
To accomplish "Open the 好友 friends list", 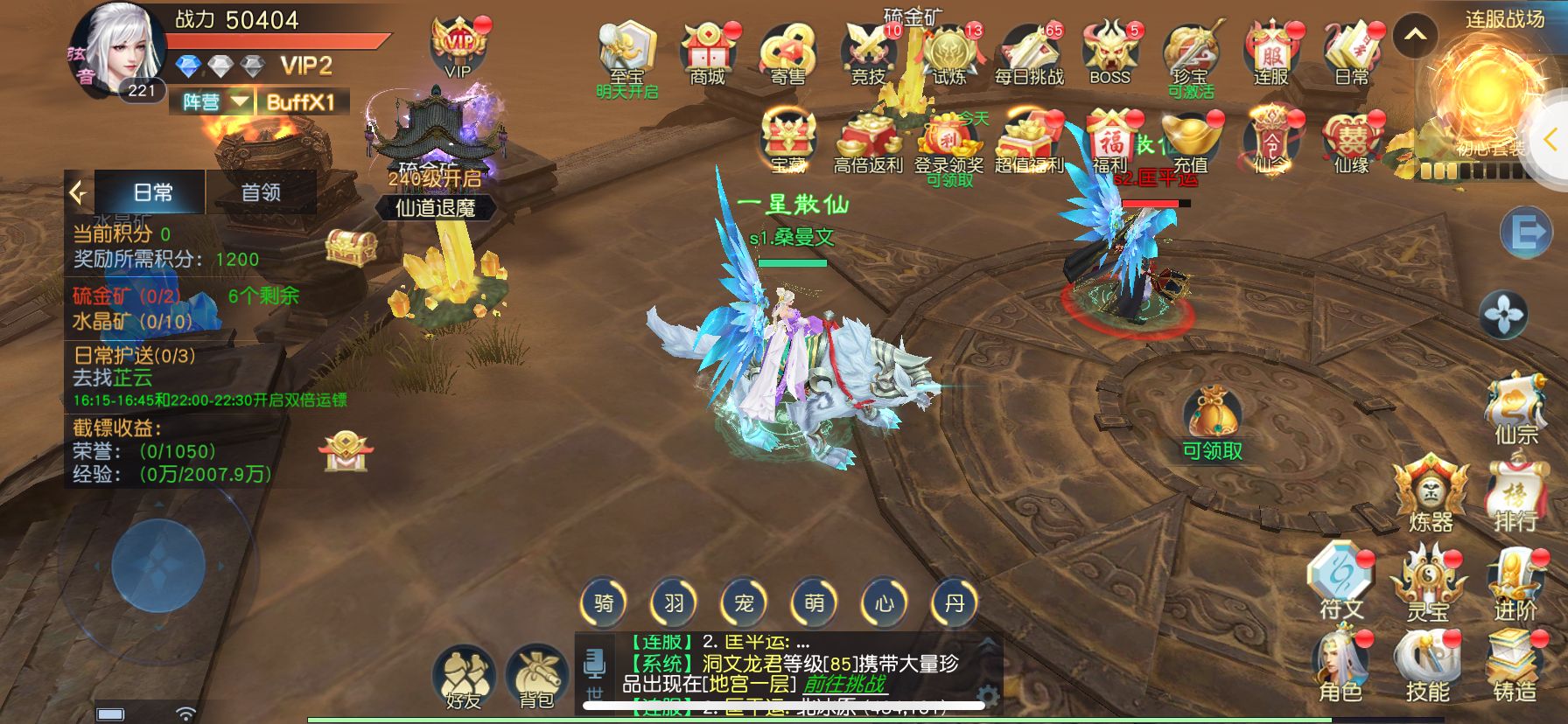I will point(464,677).
